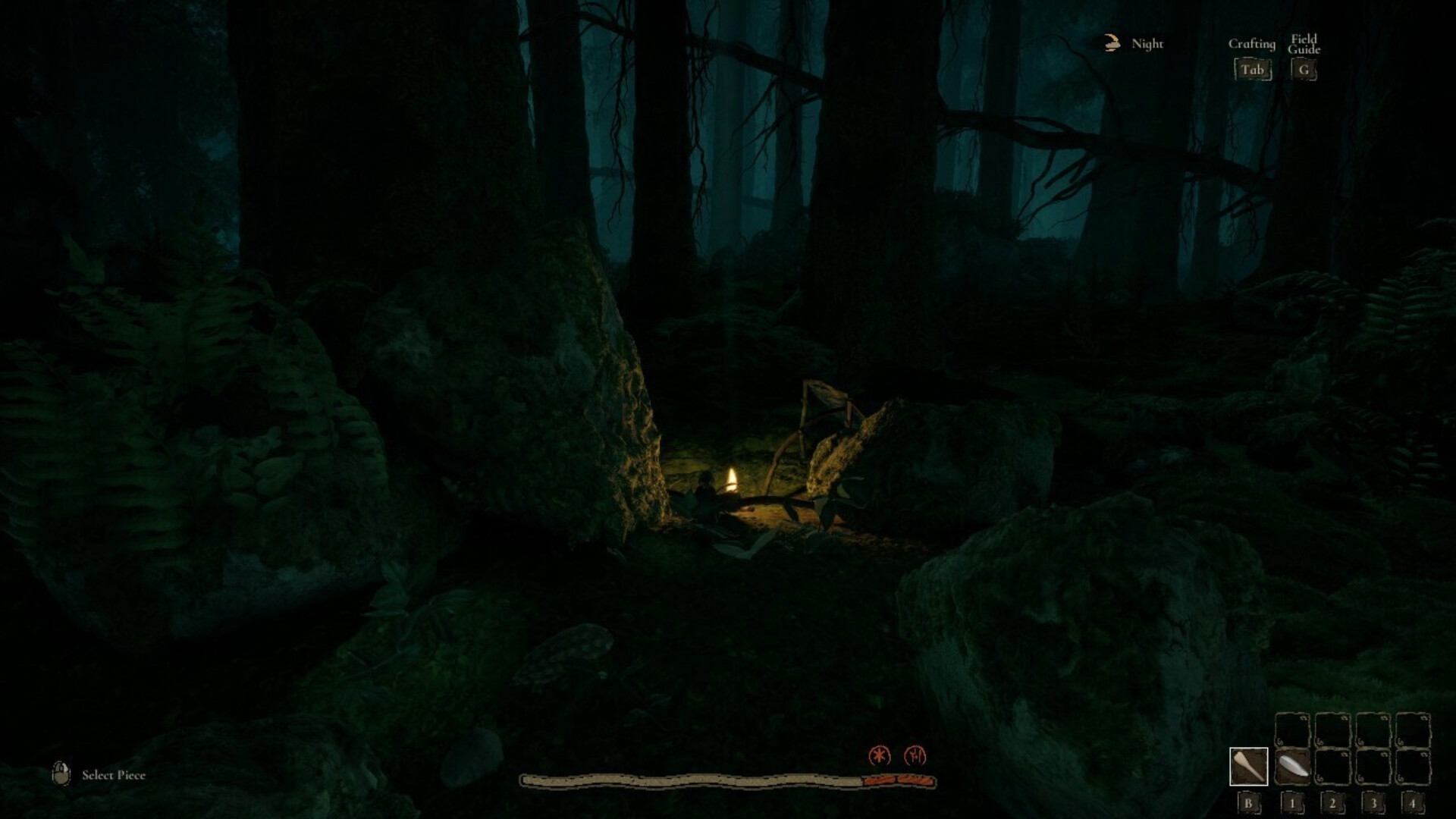Click the G keybind badge under Field Guide
Image resolution: width=1456 pixels, height=819 pixels.
click(1304, 70)
